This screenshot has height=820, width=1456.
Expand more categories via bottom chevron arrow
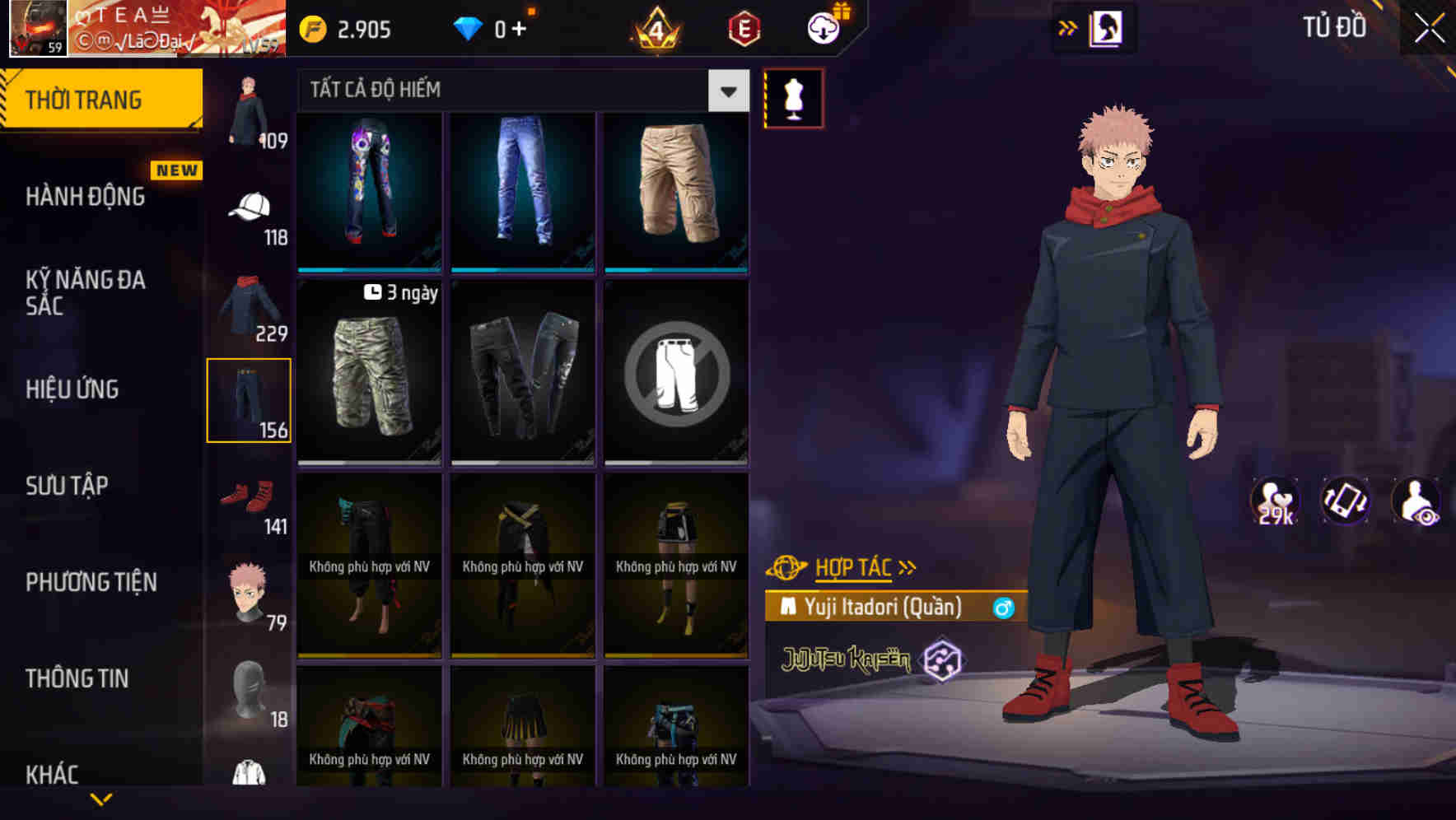102,799
